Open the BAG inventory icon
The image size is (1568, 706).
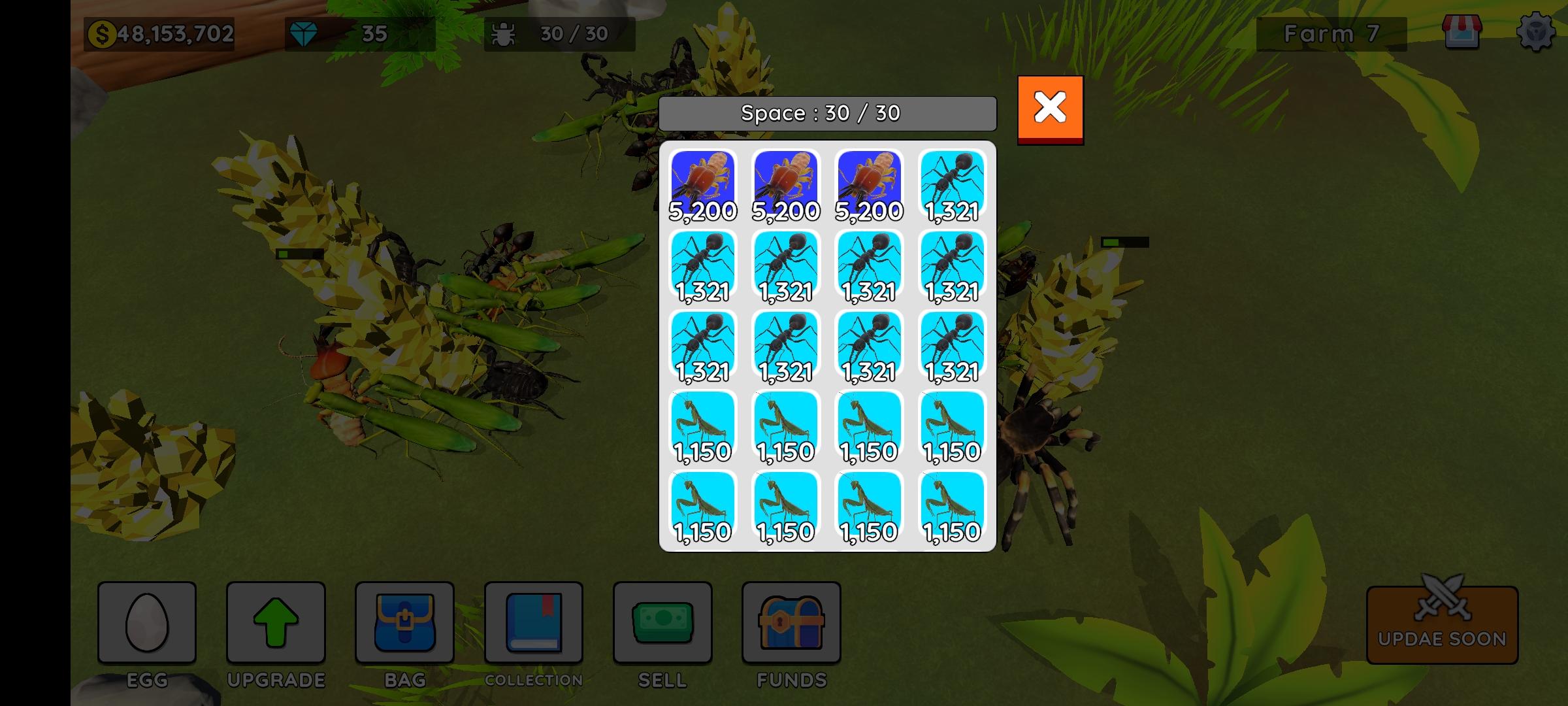(404, 623)
